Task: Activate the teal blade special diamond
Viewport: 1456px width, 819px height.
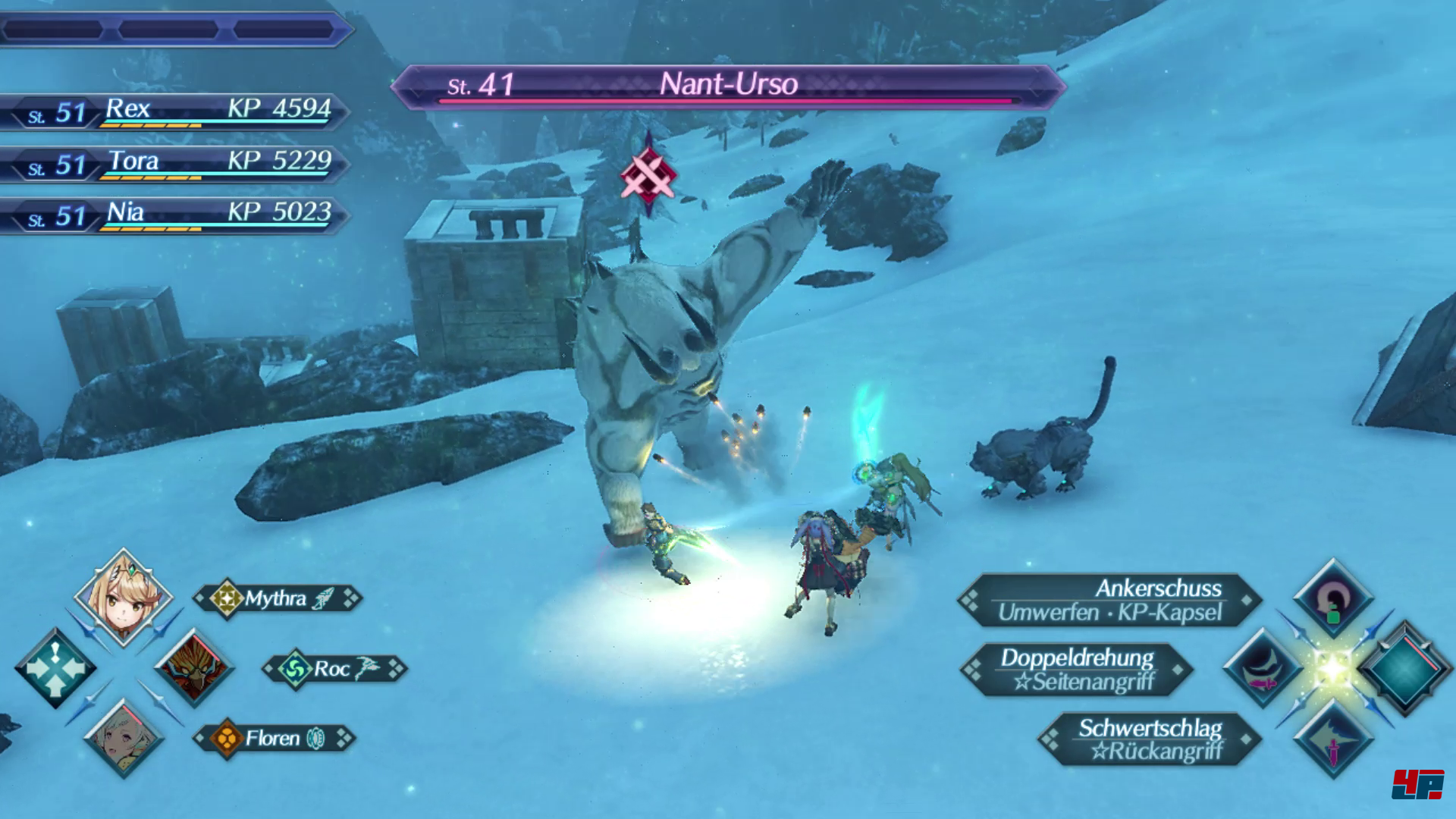Action: pyautogui.click(x=1404, y=668)
